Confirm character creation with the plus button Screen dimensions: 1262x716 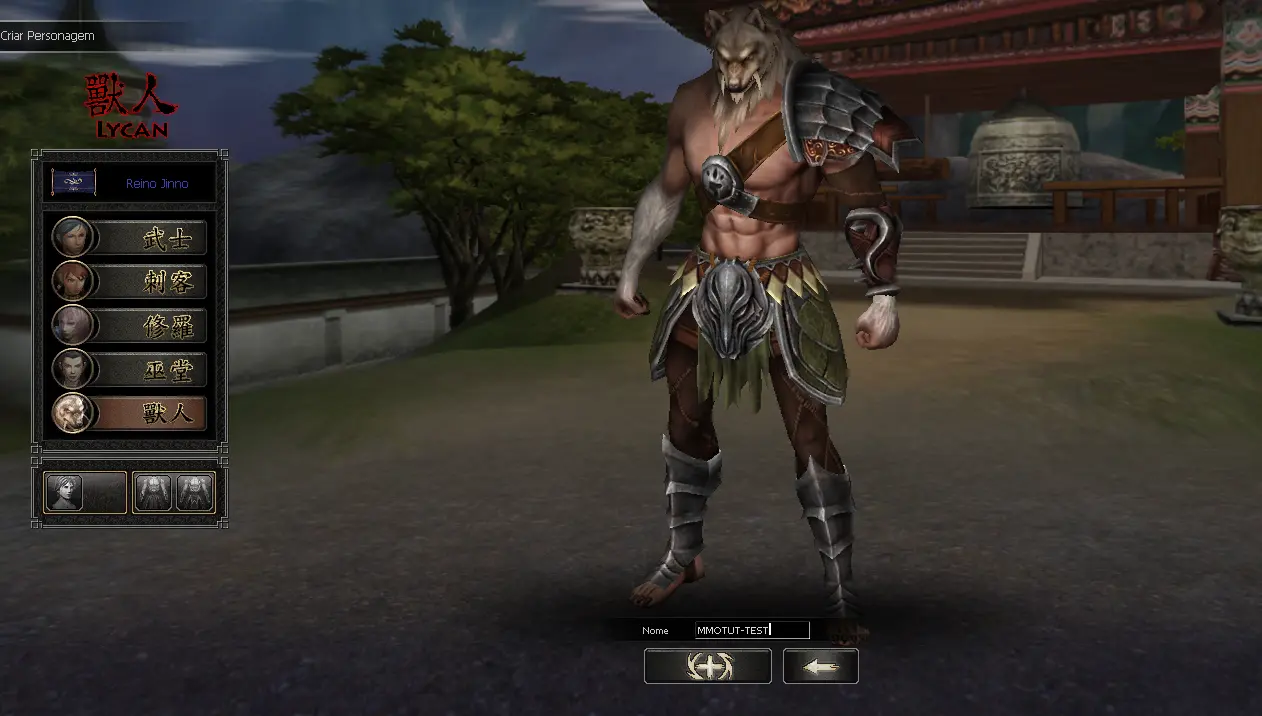tap(707, 666)
